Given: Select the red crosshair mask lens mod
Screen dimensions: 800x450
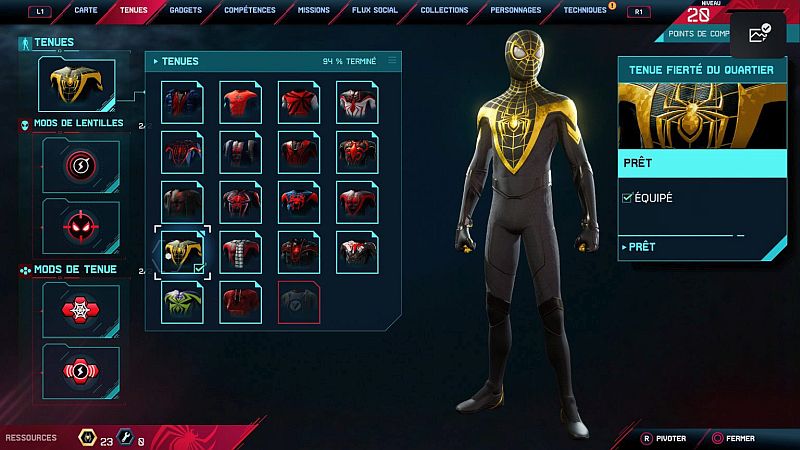Looking at the screenshot, I should [81, 225].
